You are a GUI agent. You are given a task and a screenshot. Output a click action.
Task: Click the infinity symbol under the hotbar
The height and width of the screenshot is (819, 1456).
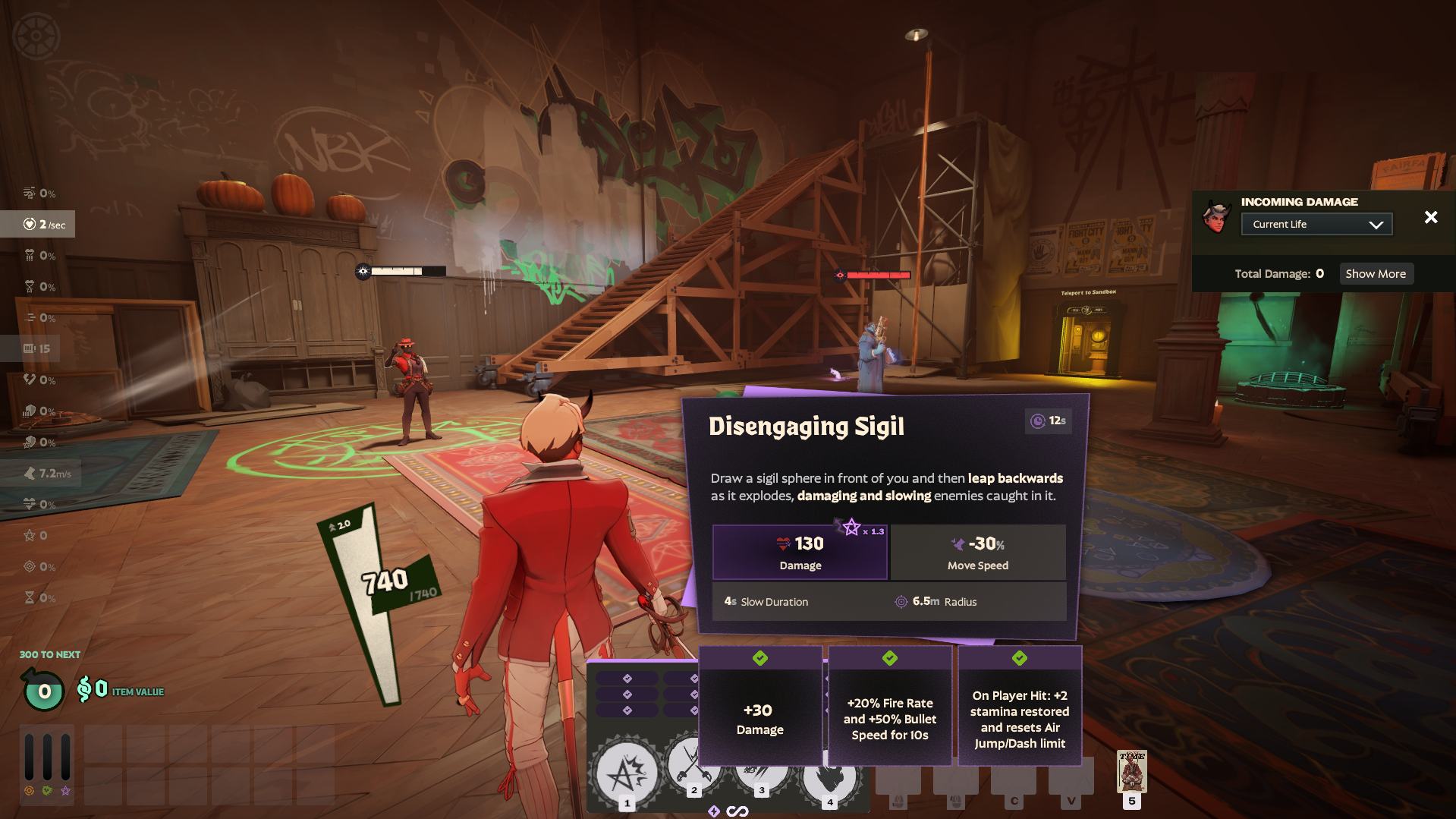click(x=736, y=810)
